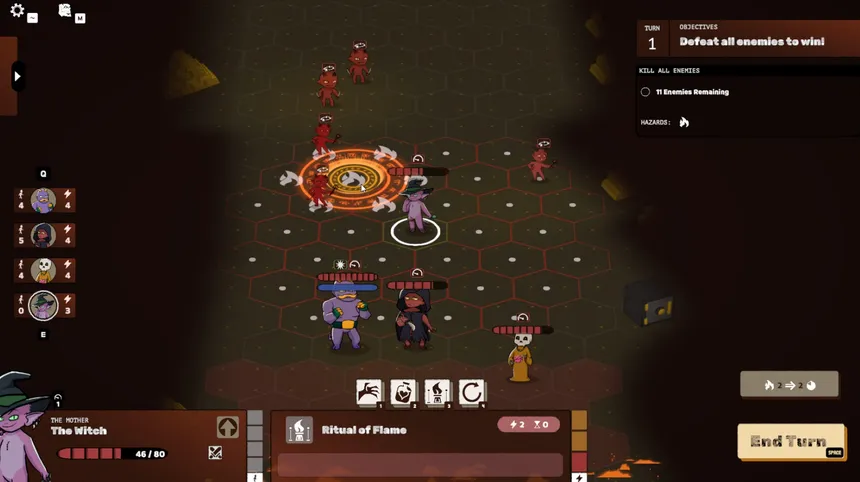Open the Defeat all enemies objective header
860x482 pixels.
click(x=751, y=41)
